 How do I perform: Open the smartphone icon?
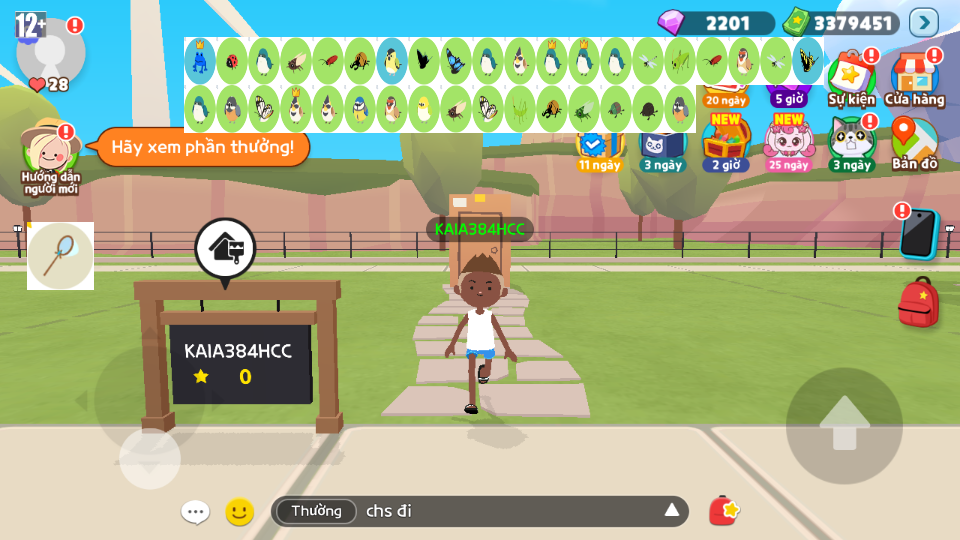[x=917, y=233]
